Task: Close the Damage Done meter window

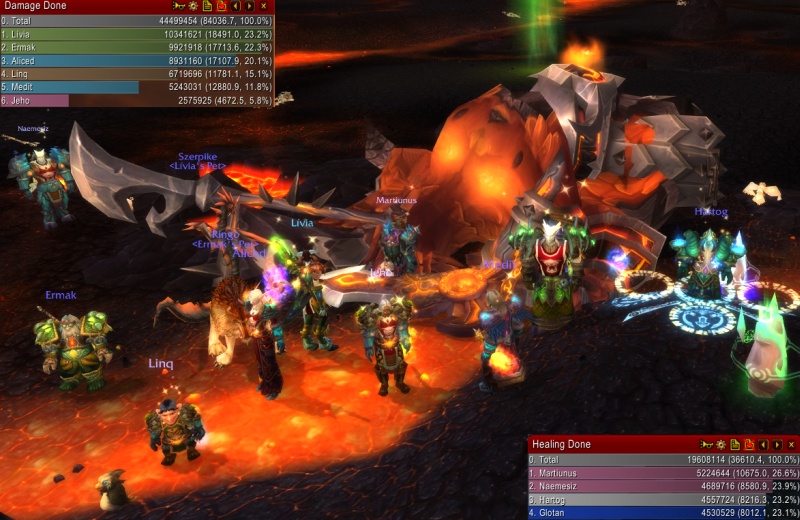Action: [x=263, y=6]
